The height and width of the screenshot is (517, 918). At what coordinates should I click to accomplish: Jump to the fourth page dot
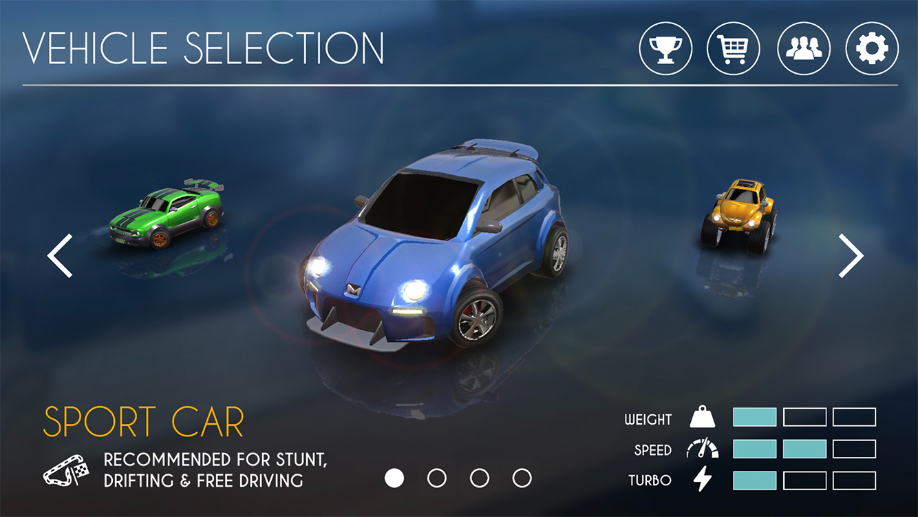point(522,478)
